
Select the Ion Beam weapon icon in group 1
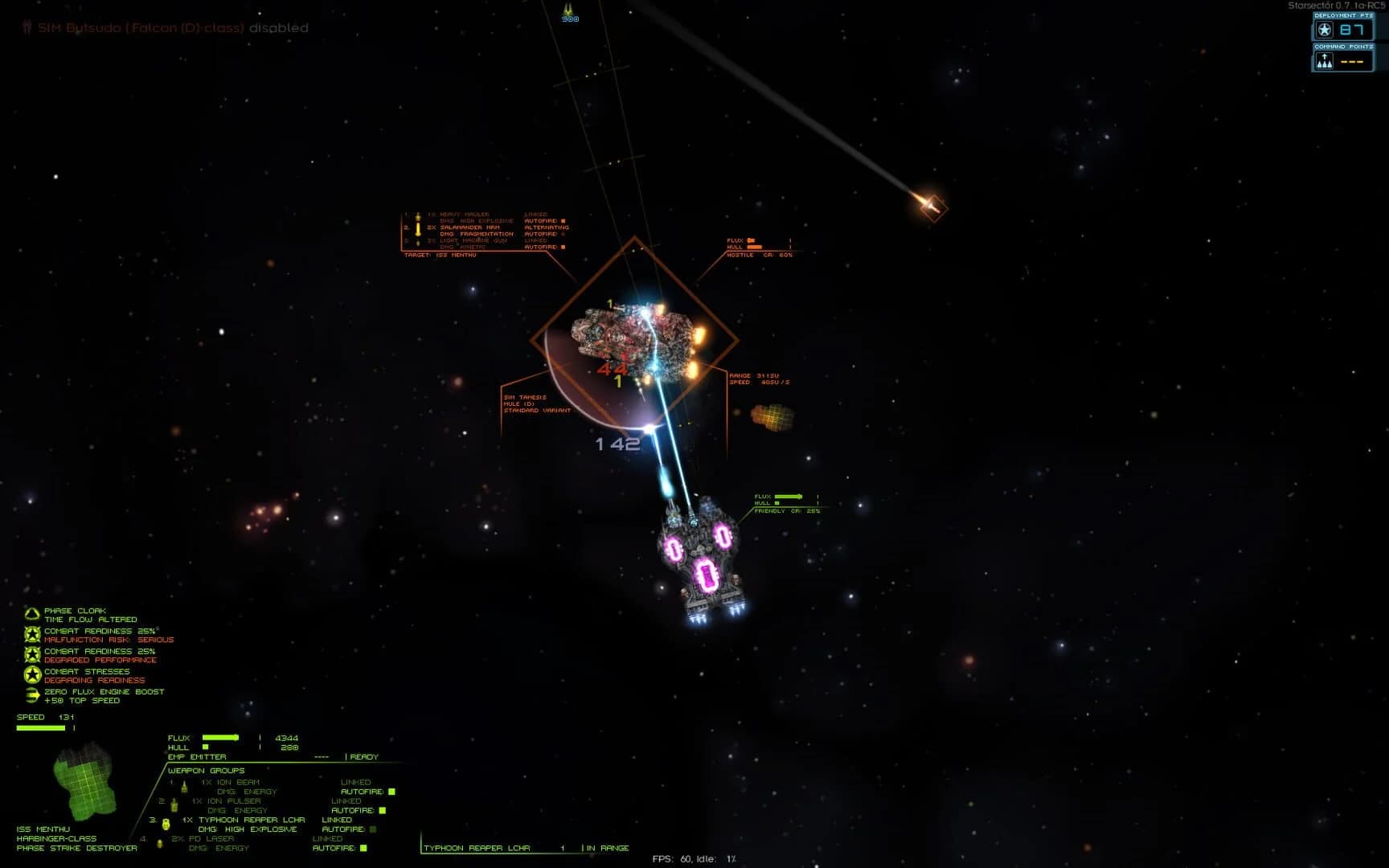pos(183,788)
